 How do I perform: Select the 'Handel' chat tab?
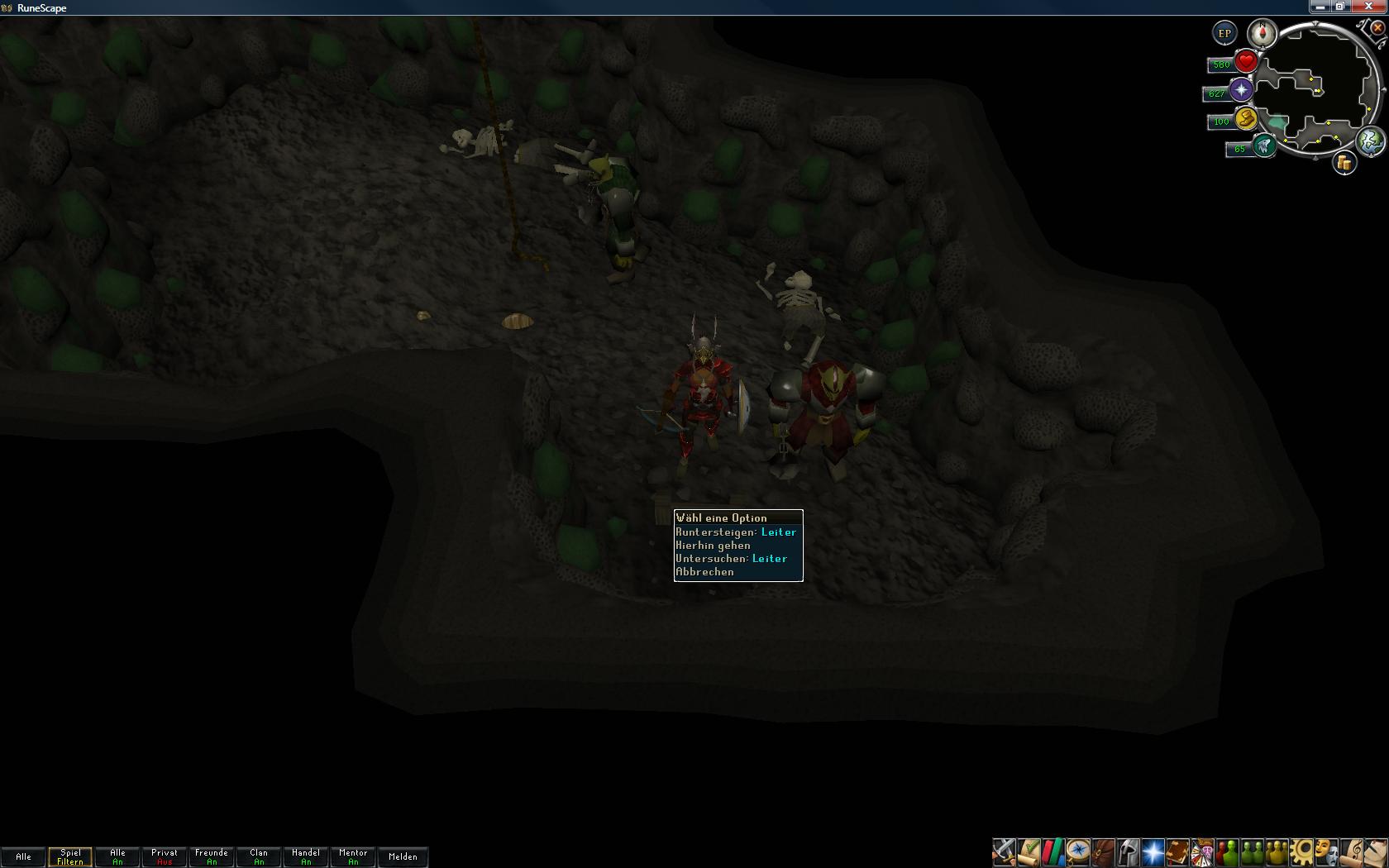(x=306, y=856)
